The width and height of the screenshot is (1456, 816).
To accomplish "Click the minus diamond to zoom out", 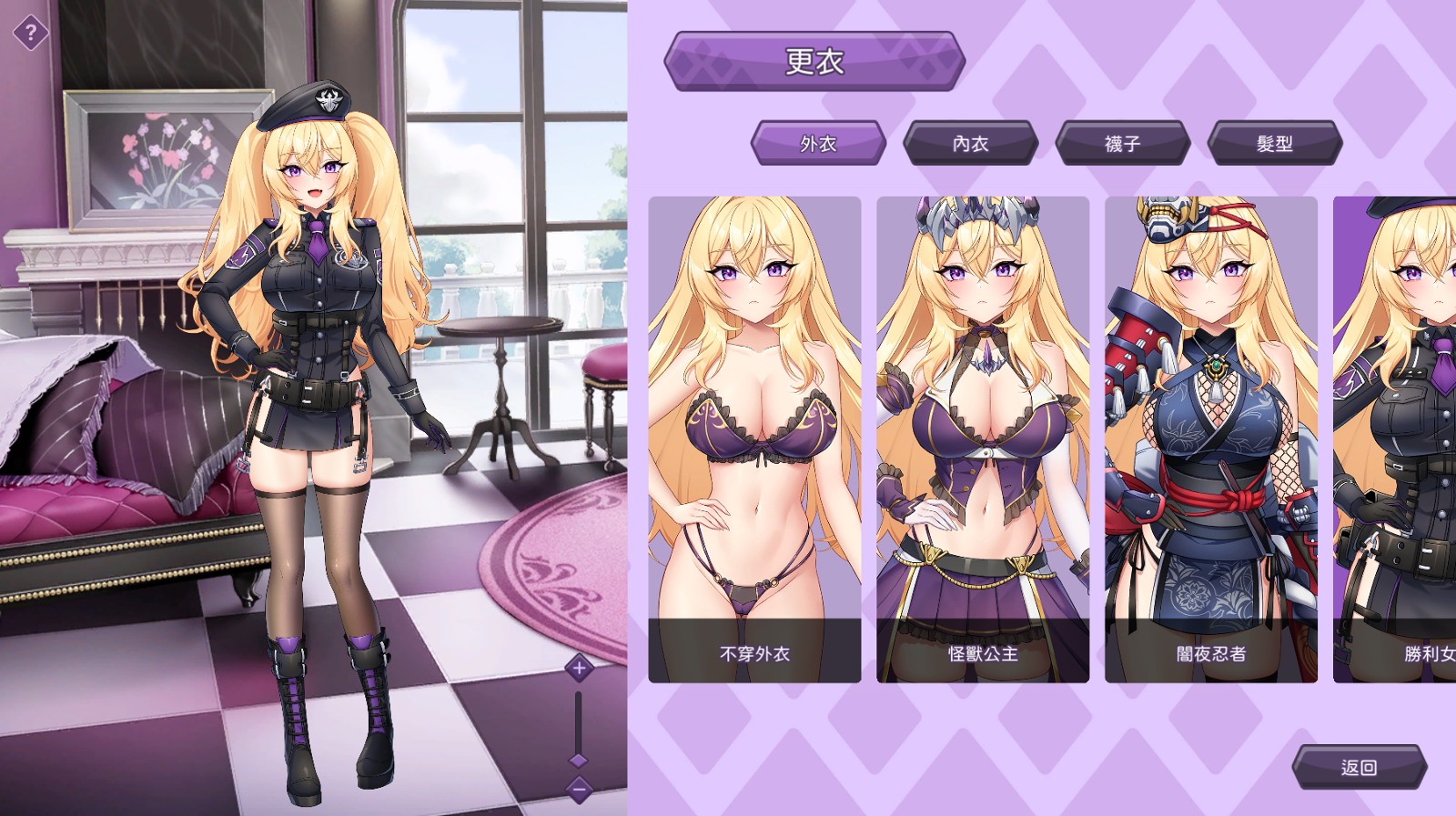I will tap(579, 788).
